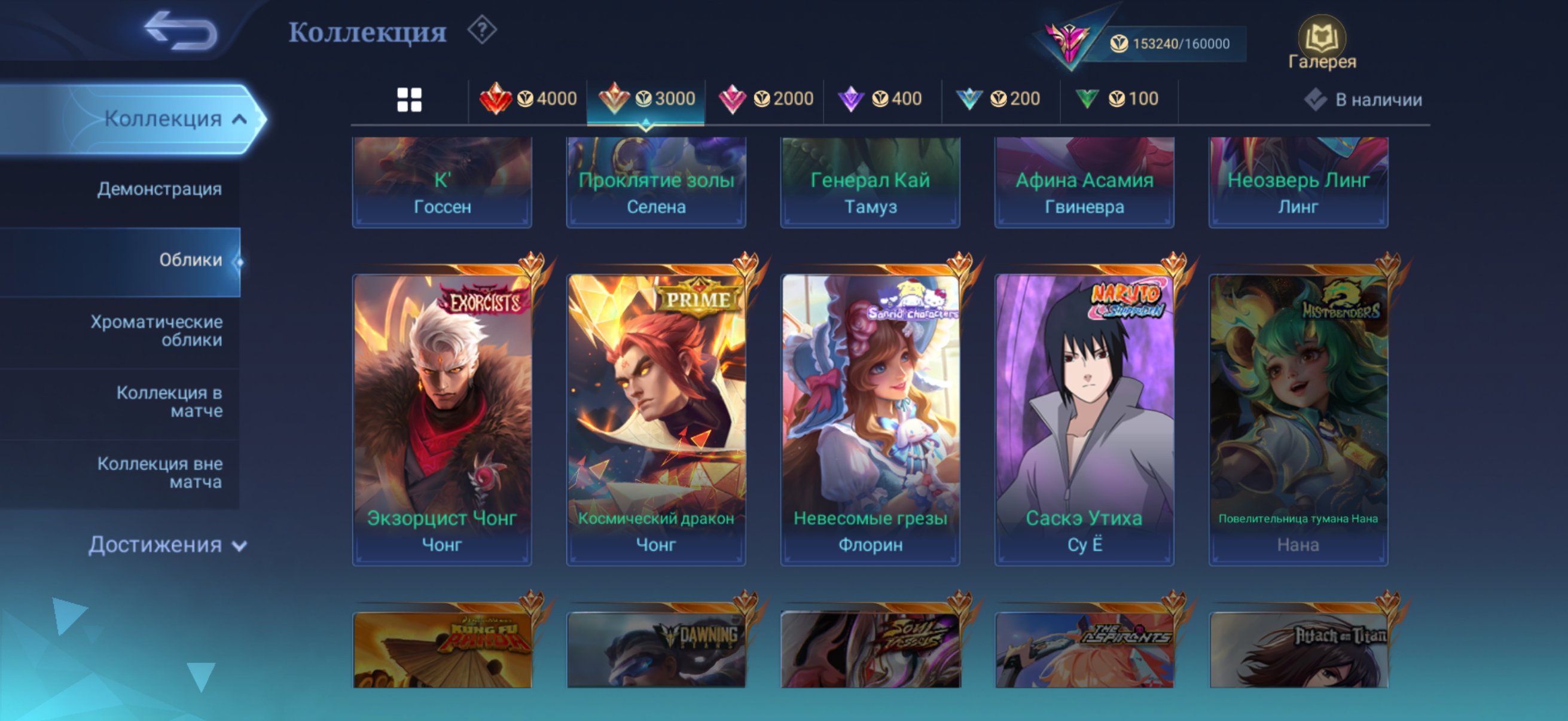Viewport: 1568px width, 721px height.
Task: Select the red 4000-point rarity filter gem
Action: [530, 98]
